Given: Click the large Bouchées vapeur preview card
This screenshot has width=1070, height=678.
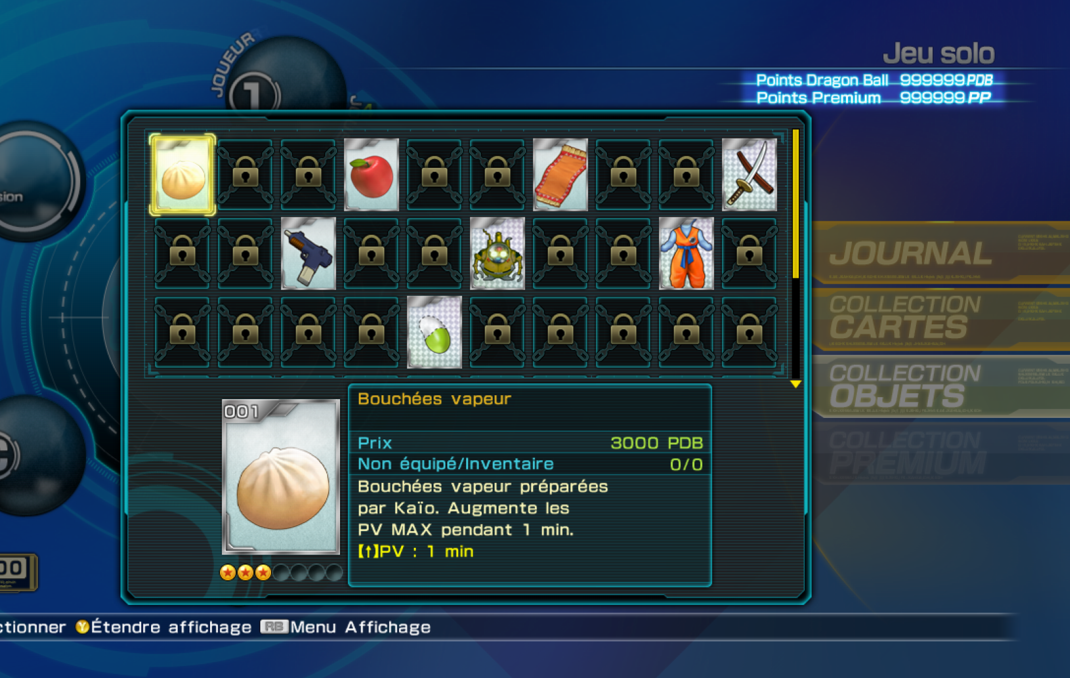Looking at the screenshot, I should coord(281,477).
